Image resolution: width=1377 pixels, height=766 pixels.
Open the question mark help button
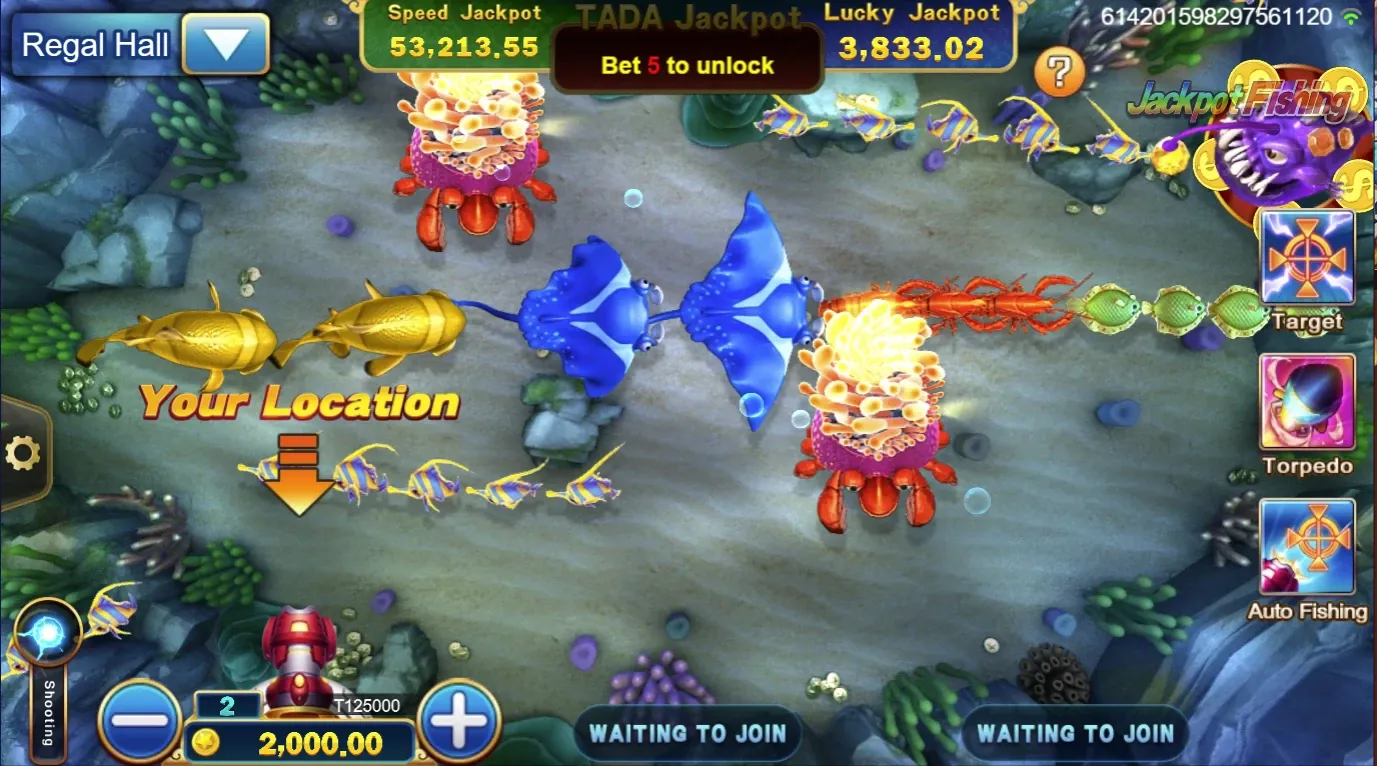click(1060, 72)
